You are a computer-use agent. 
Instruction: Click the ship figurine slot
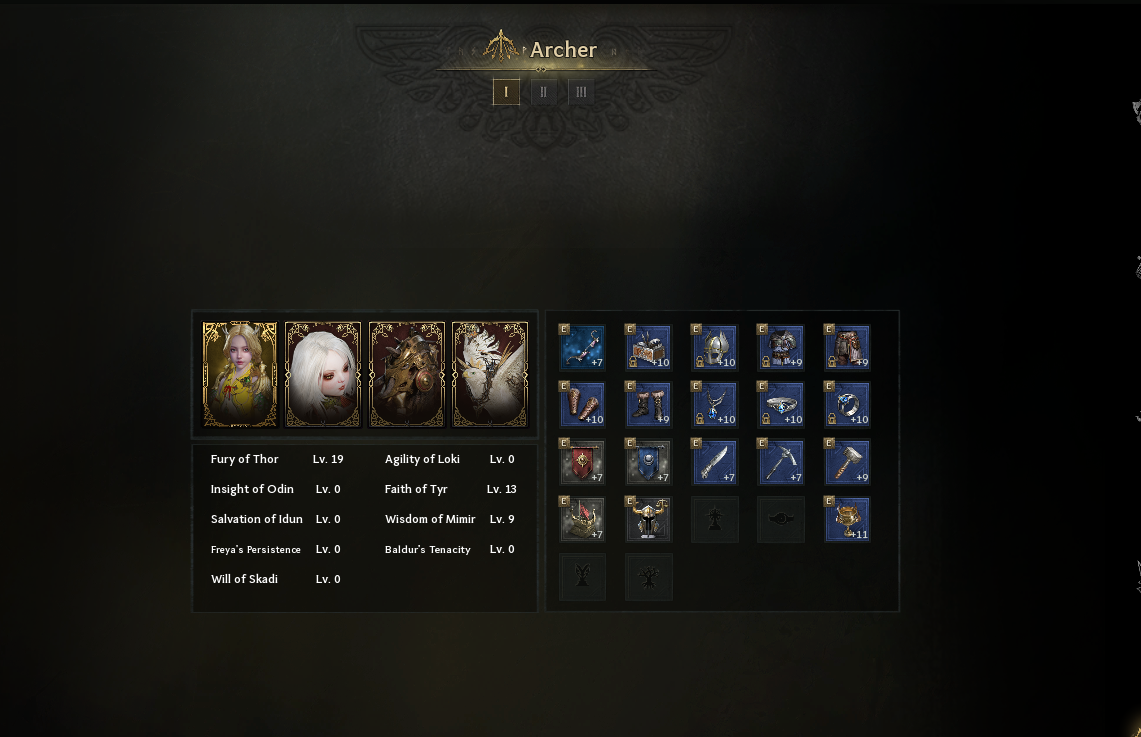point(582,520)
